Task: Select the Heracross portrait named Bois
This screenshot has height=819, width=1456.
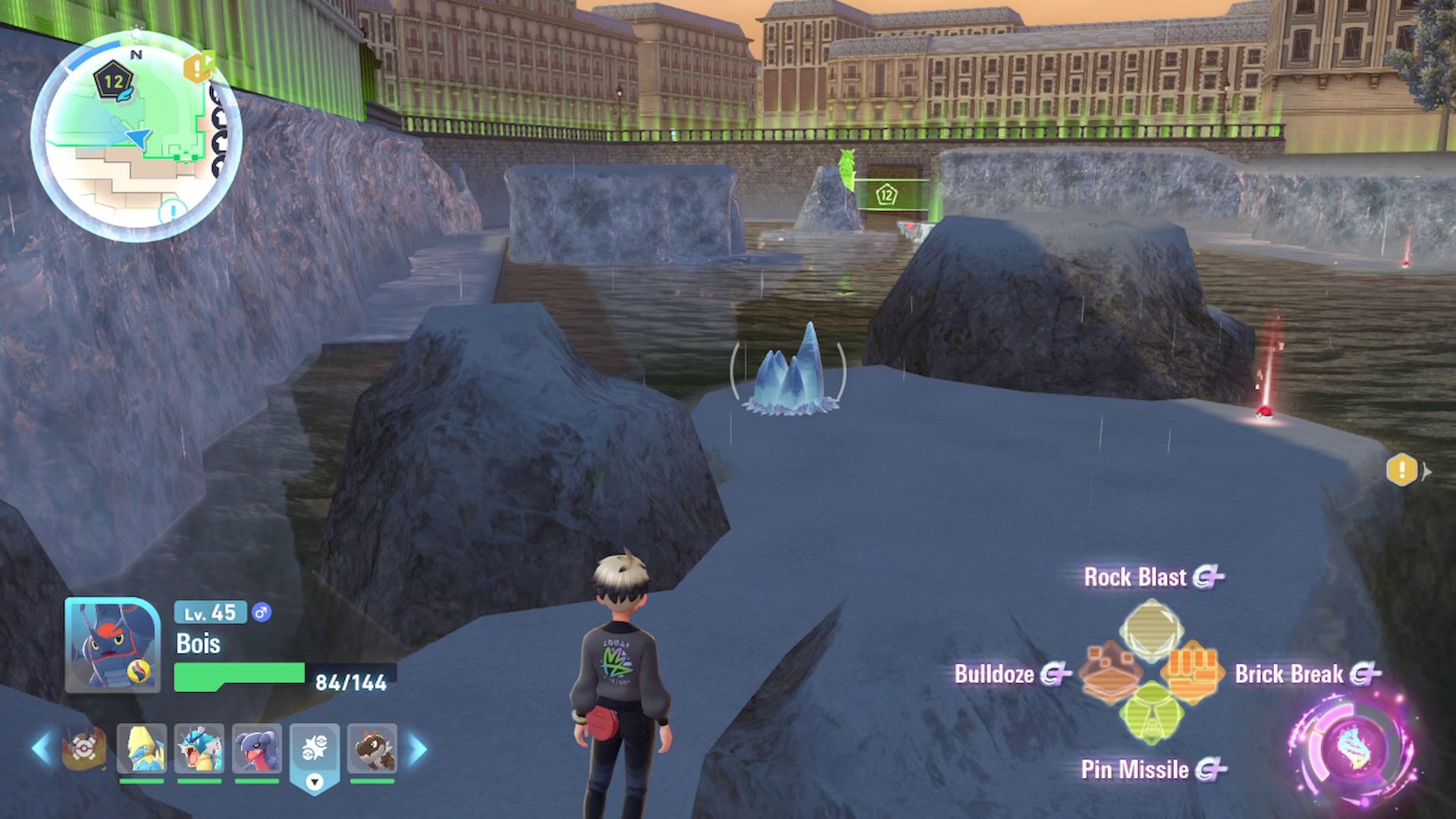Action: pos(112,645)
